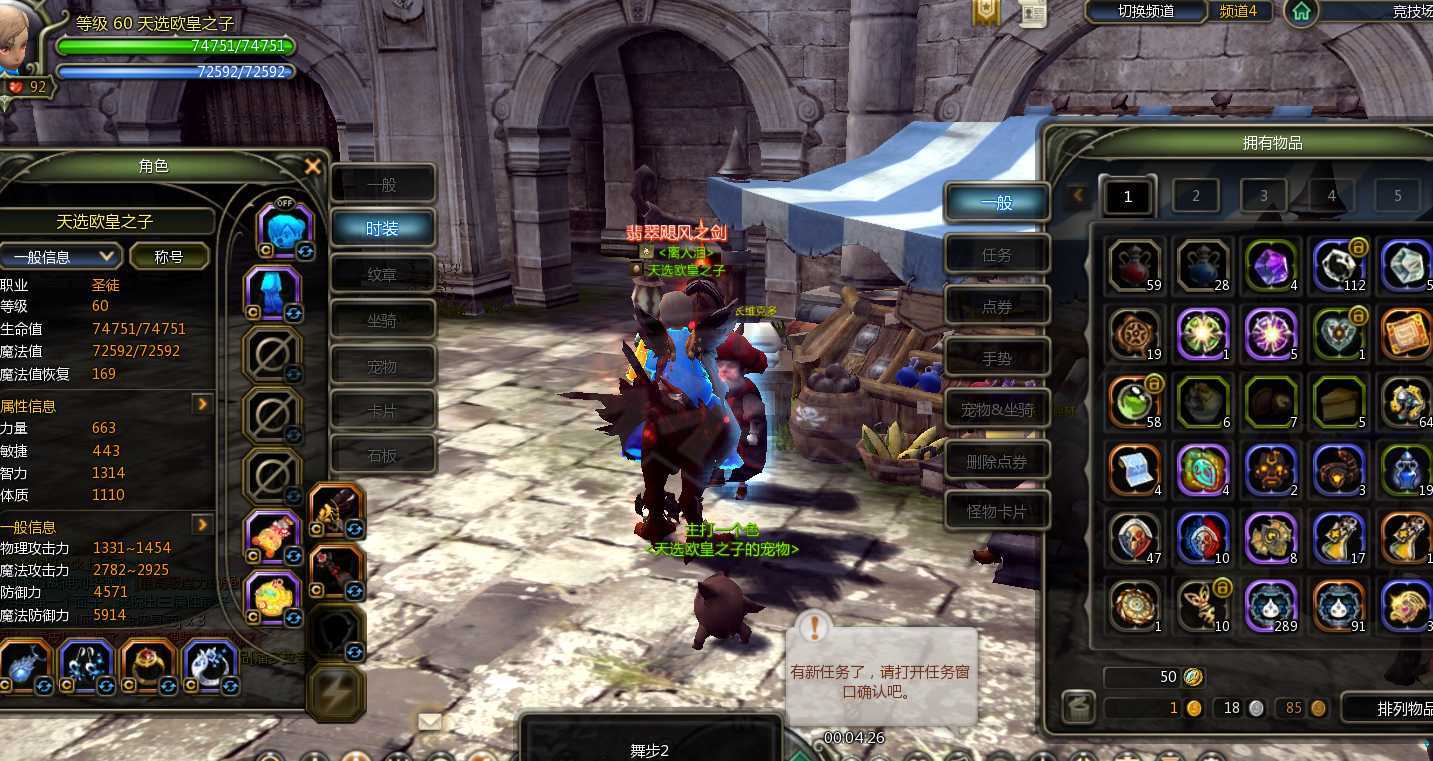1433x761 pixels.
Task: Switch to the 时装 costume tab
Action: tap(383, 229)
